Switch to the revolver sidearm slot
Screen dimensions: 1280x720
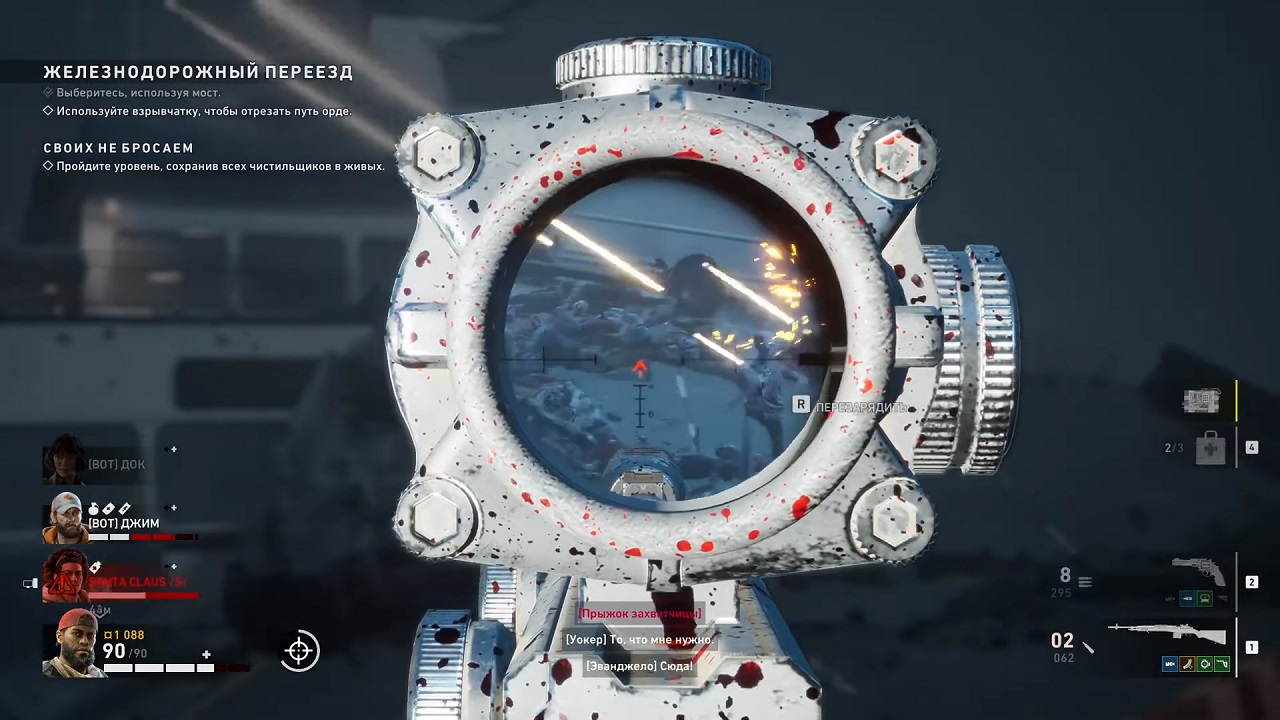pos(1198,572)
